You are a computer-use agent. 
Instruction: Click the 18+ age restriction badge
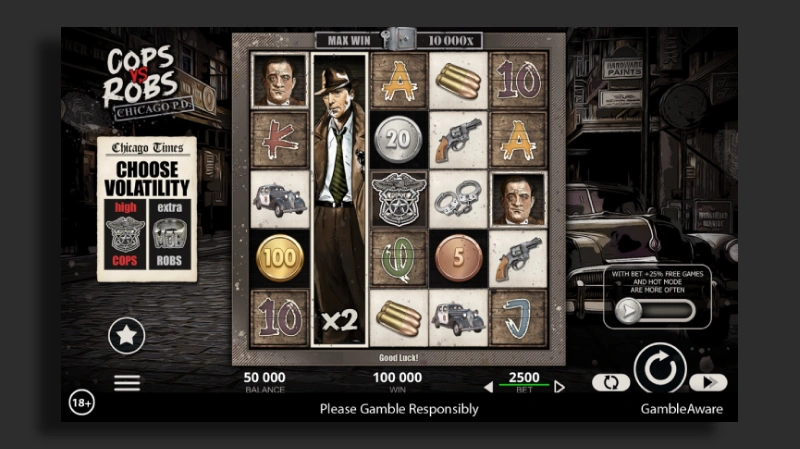pyautogui.click(x=82, y=402)
